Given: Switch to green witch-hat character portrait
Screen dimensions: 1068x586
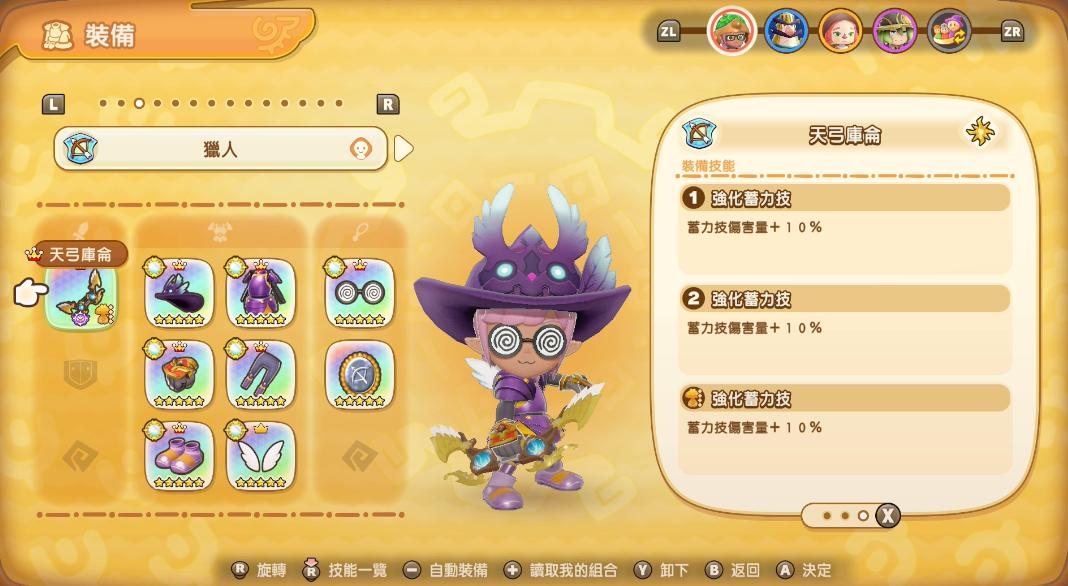Looking at the screenshot, I should (x=894, y=31).
